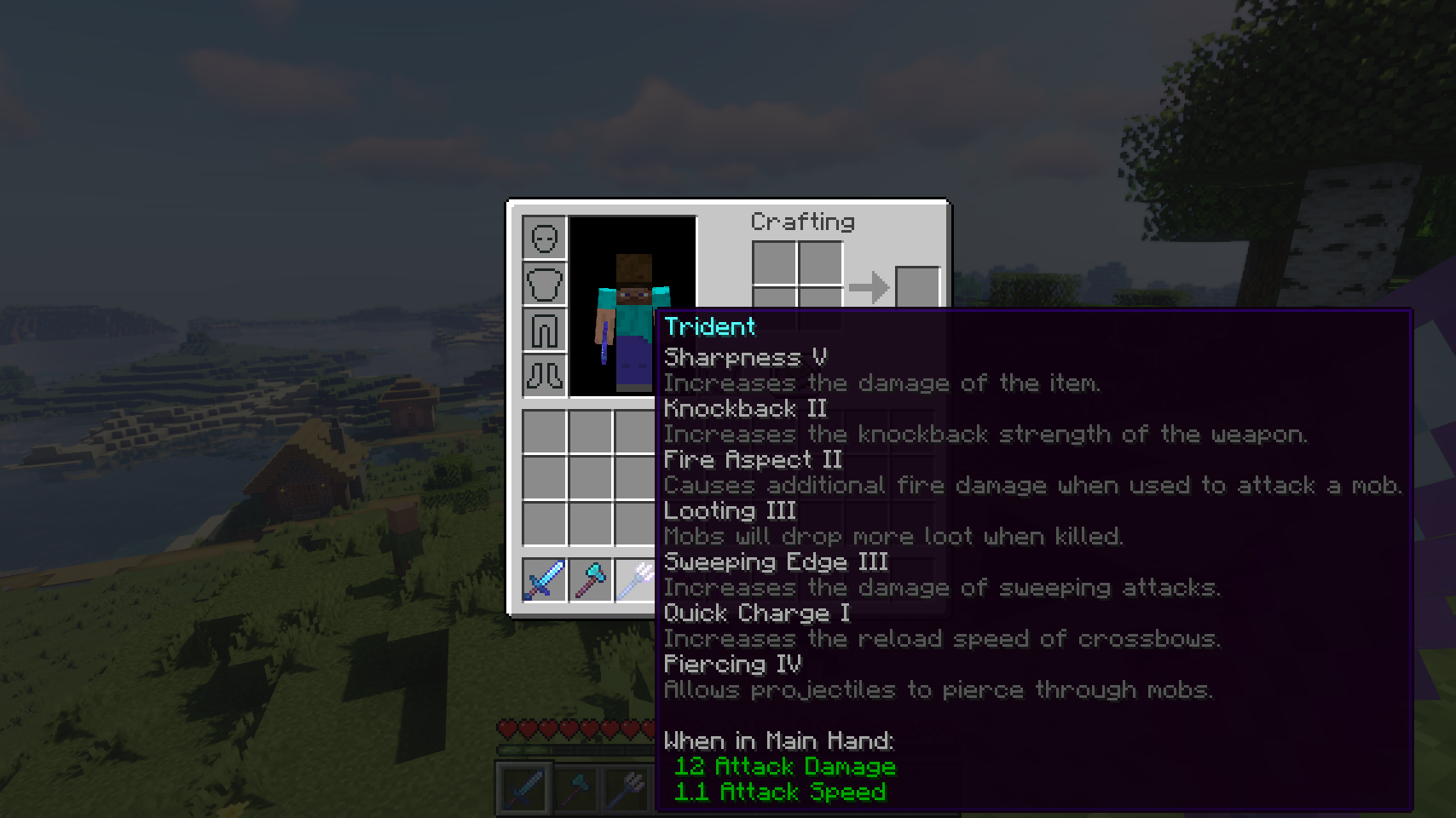Select the enchanted diamond sword in the inventory hotbar row
The height and width of the screenshot is (818, 1456).
(x=544, y=579)
